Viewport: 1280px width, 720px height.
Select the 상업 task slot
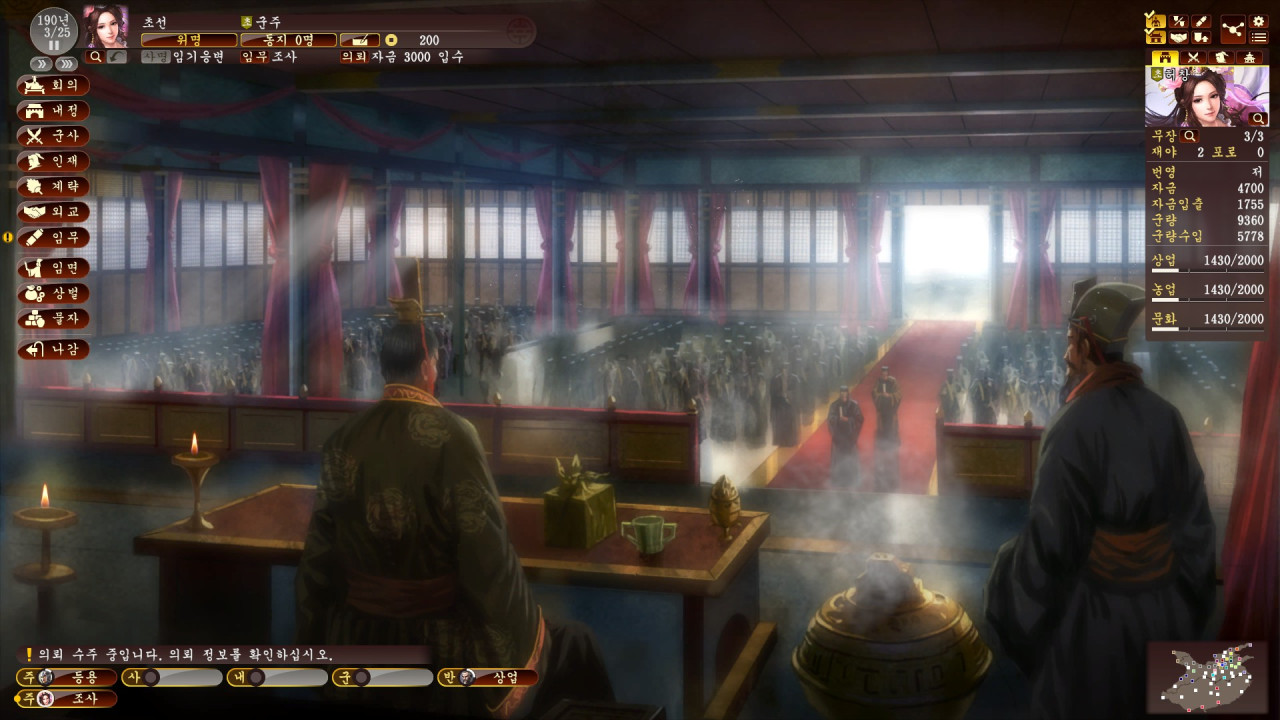pyautogui.click(x=488, y=678)
